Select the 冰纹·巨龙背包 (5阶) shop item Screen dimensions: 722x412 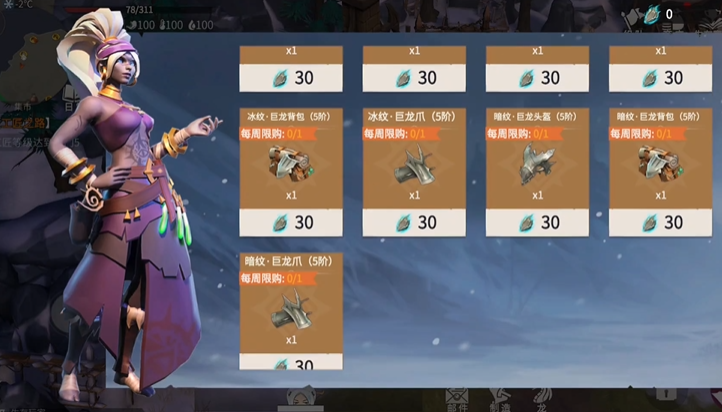click(x=291, y=164)
